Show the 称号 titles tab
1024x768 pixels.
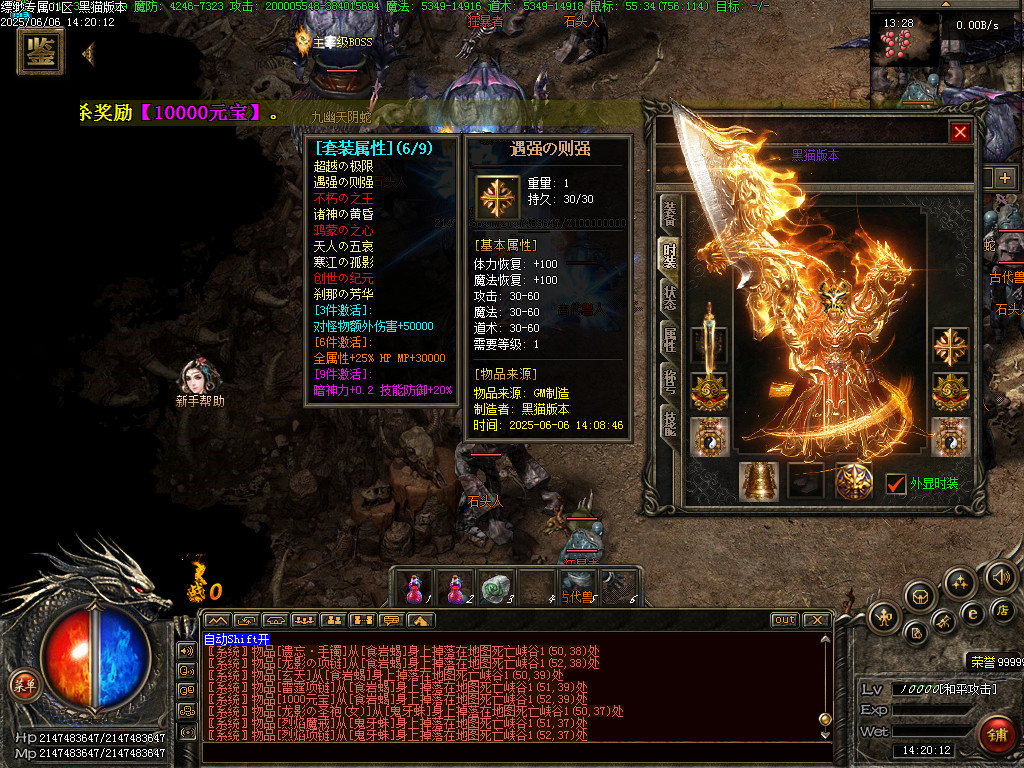pyautogui.click(x=669, y=381)
